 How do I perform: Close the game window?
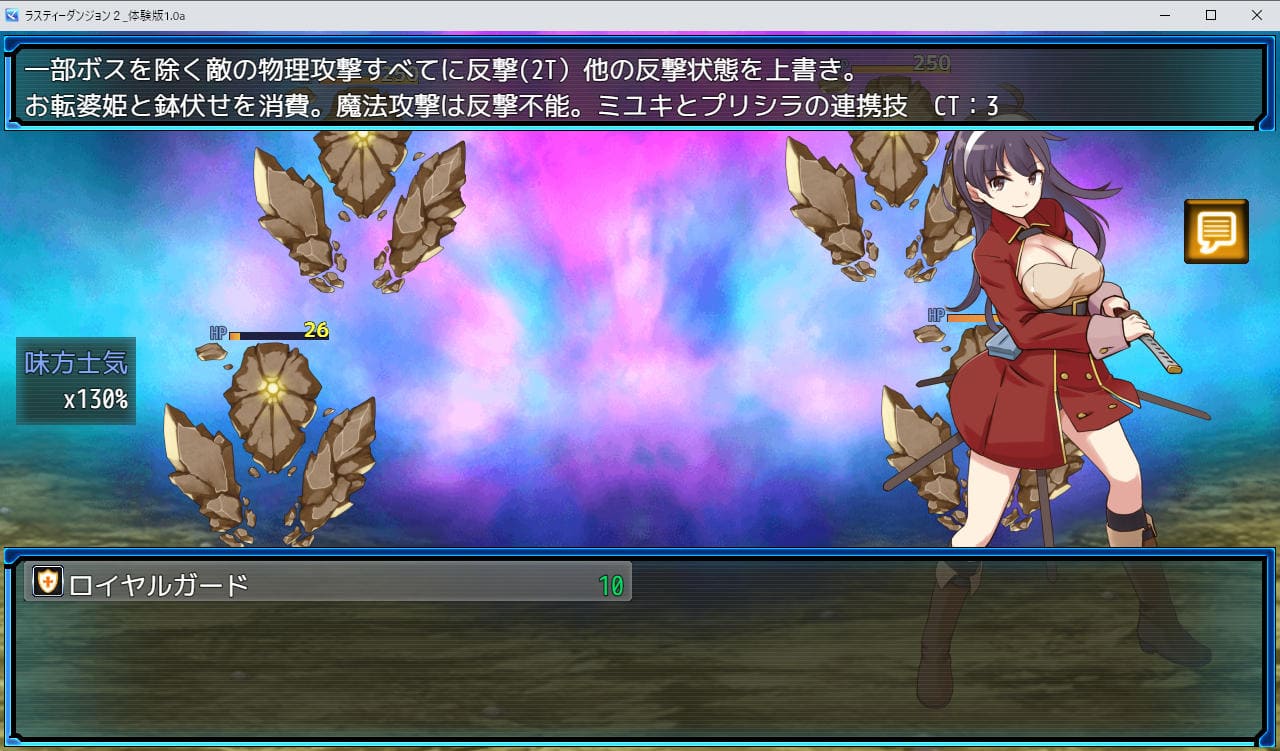(1257, 15)
